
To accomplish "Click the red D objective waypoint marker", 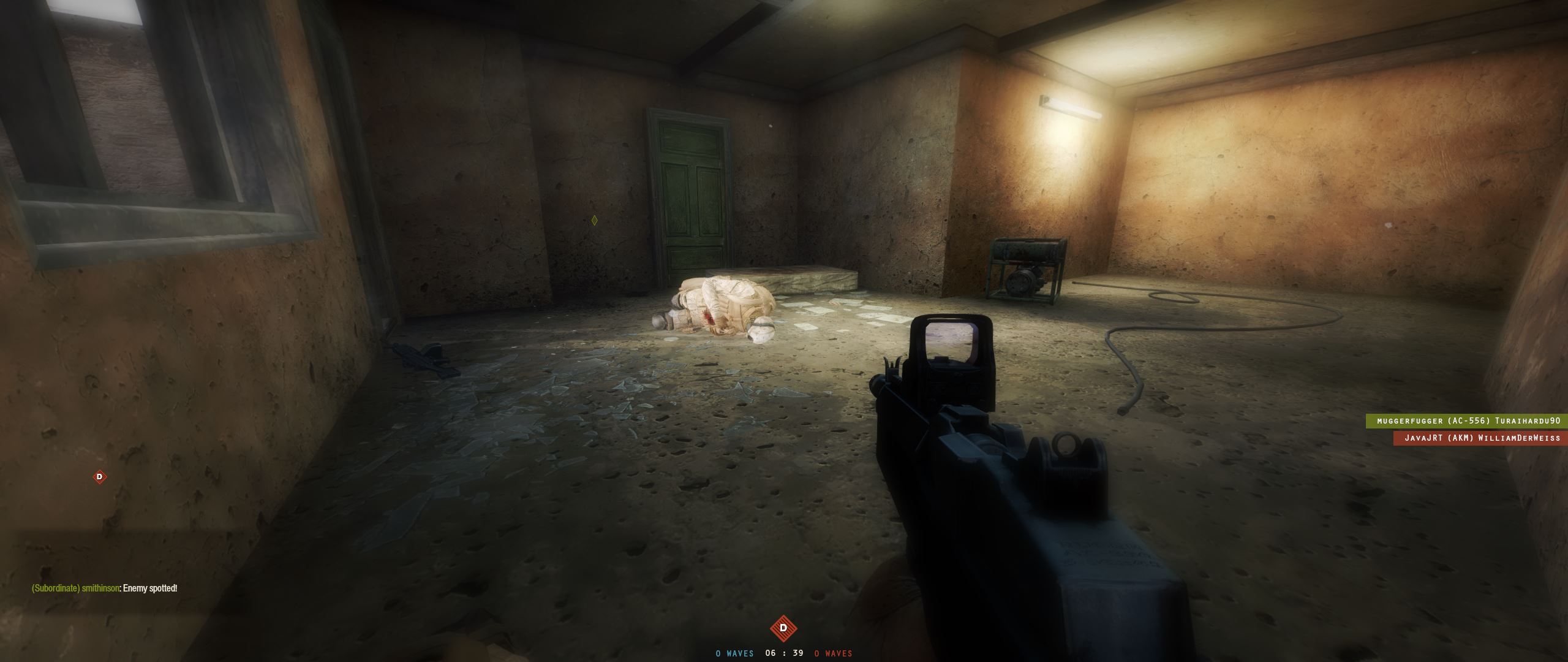I will pyautogui.click(x=100, y=476).
